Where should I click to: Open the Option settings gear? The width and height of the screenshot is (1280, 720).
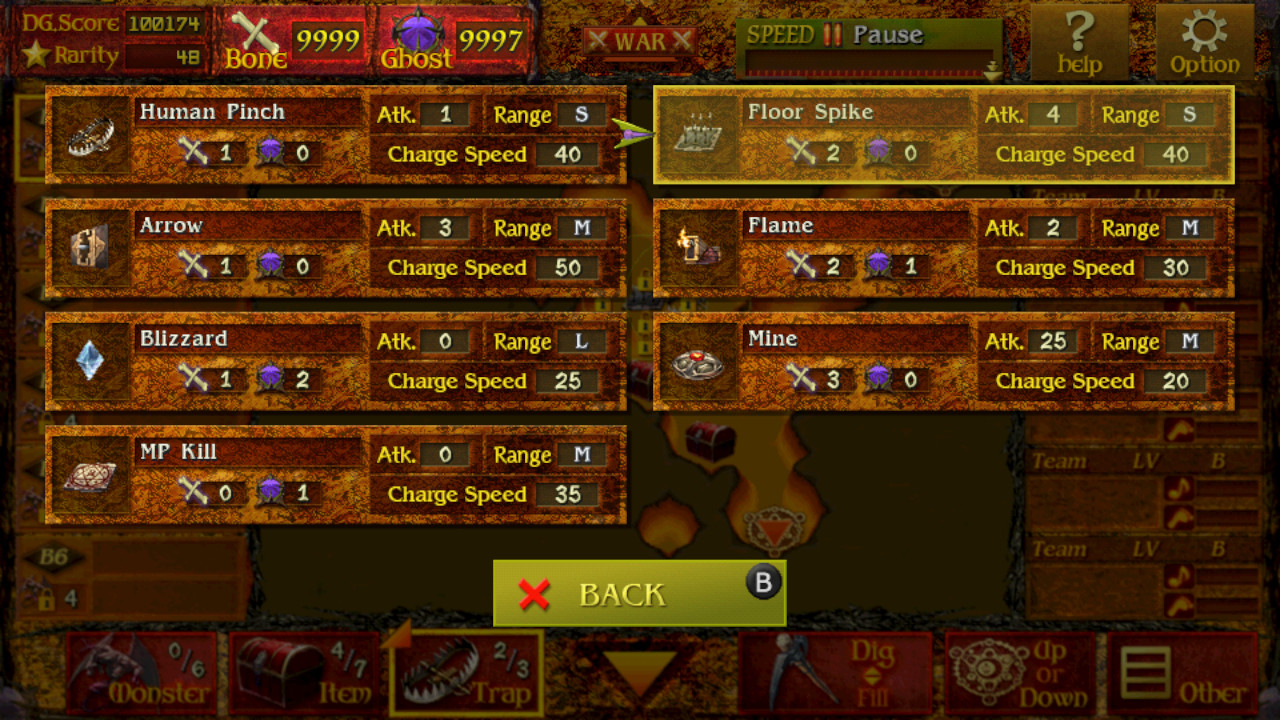[1204, 42]
